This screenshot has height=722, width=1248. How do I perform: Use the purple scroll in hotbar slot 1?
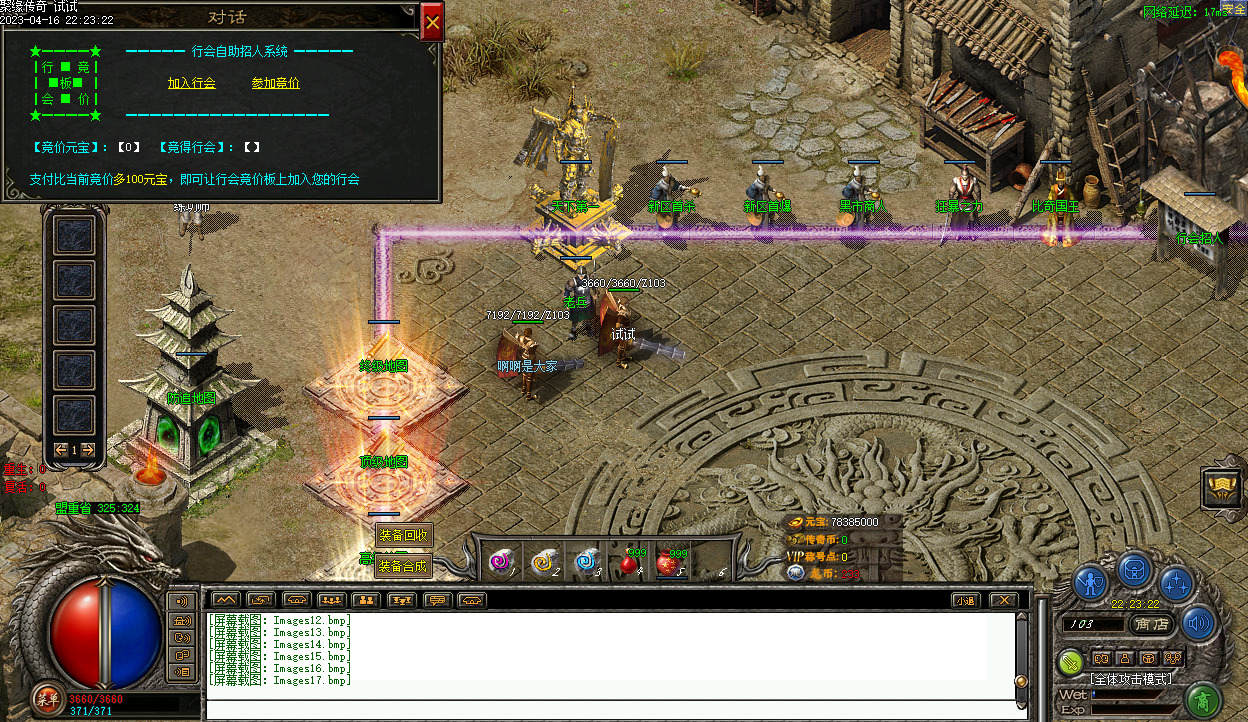click(x=499, y=563)
